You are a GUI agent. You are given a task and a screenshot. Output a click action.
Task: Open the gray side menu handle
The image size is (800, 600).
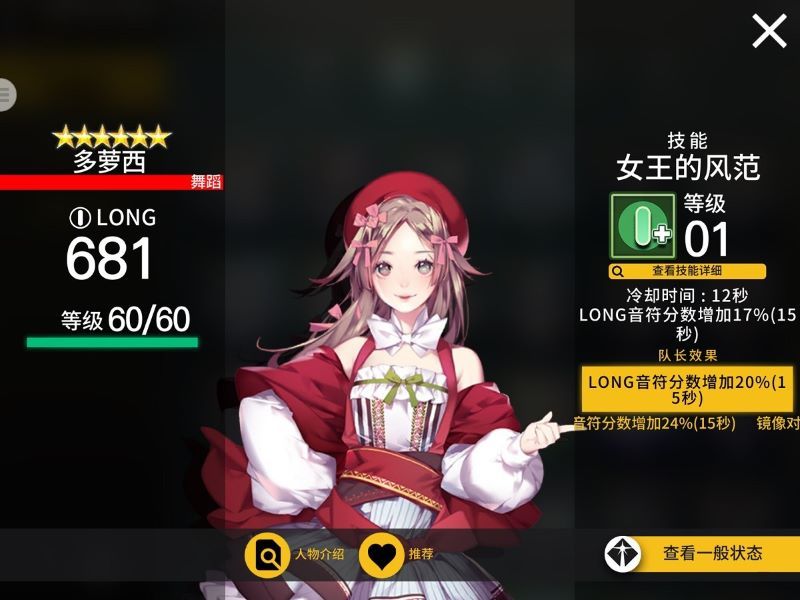pos(6,94)
